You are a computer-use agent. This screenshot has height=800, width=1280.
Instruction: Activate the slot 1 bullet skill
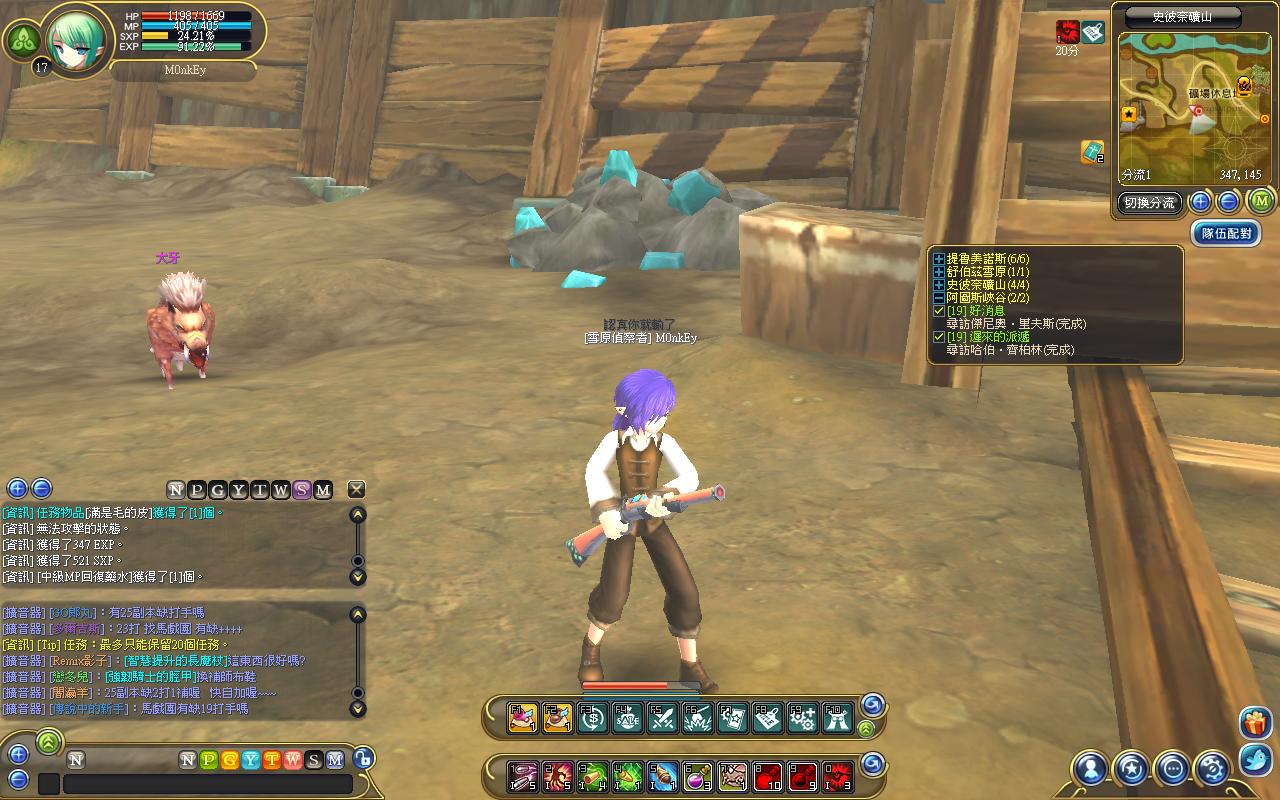pyautogui.click(x=523, y=774)
